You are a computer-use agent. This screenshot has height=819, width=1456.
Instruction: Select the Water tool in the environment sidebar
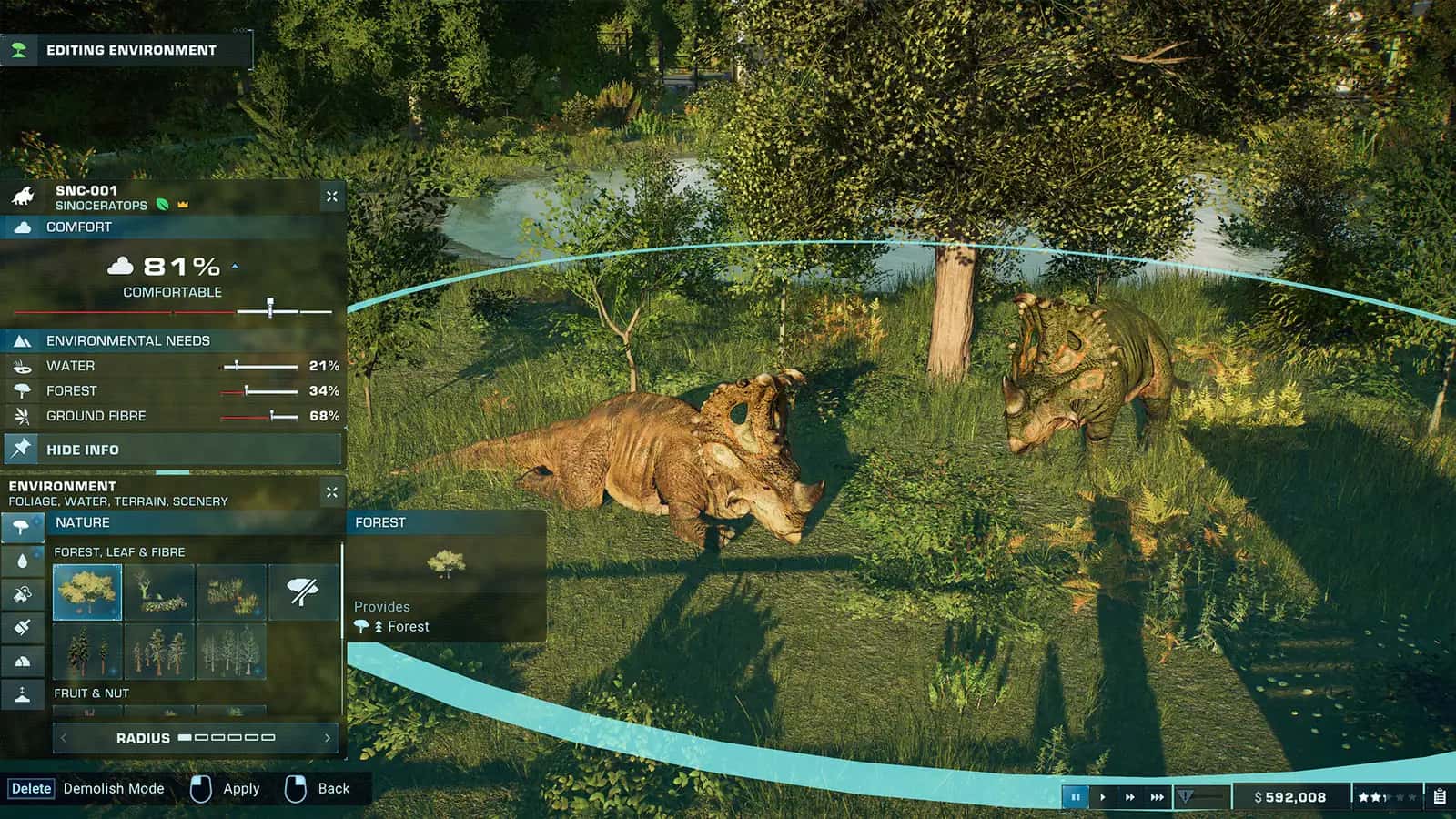click(23, 559)
